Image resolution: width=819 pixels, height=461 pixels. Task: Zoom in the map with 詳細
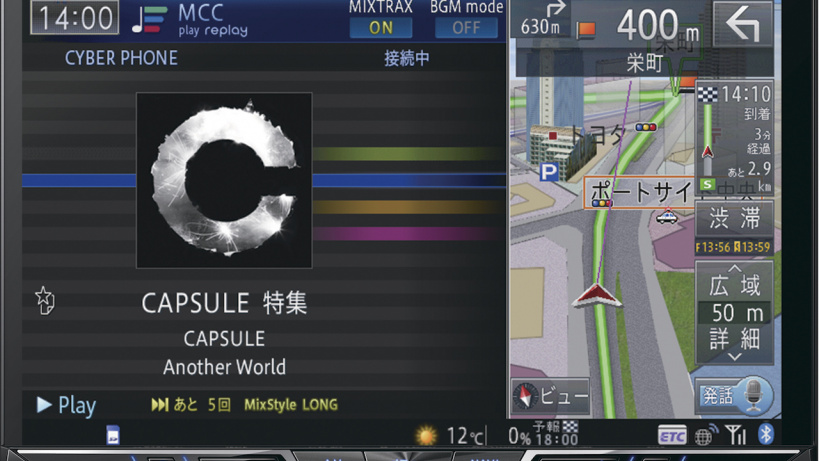click(735, 342)
